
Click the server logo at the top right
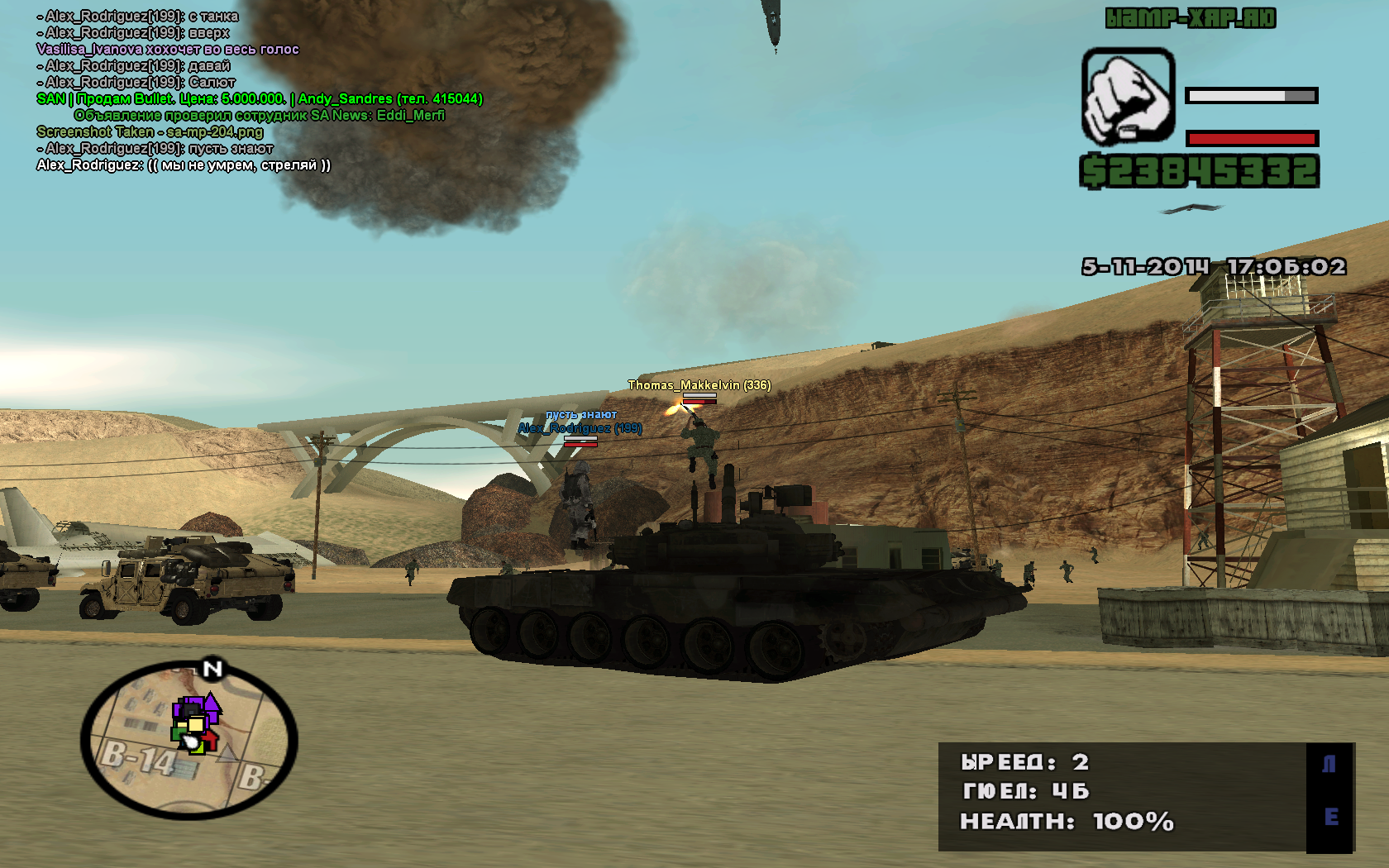pos(1191,18)
